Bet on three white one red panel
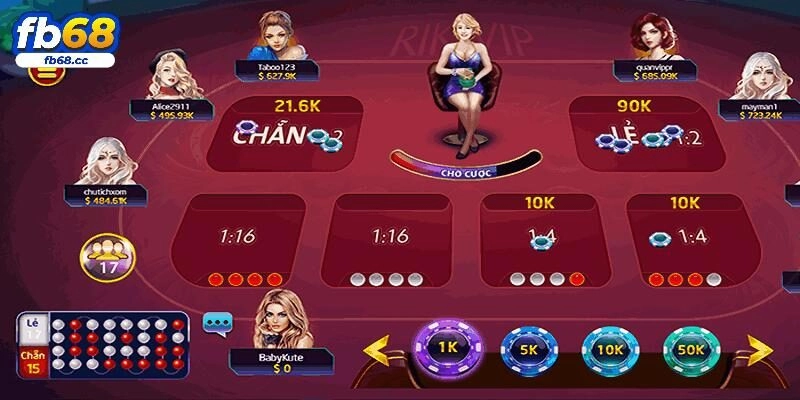 (x=540, y=240)
